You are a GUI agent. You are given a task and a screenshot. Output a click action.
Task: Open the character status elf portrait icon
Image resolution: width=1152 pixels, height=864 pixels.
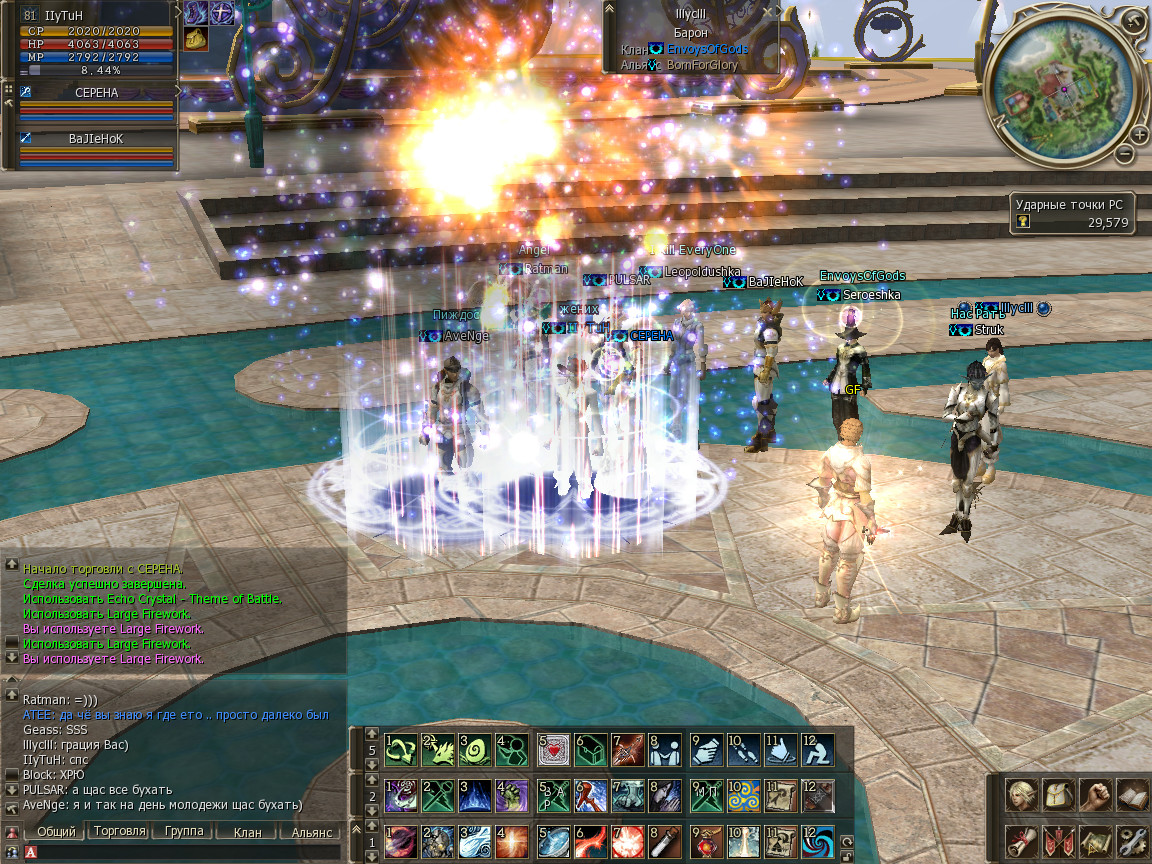1021,796
